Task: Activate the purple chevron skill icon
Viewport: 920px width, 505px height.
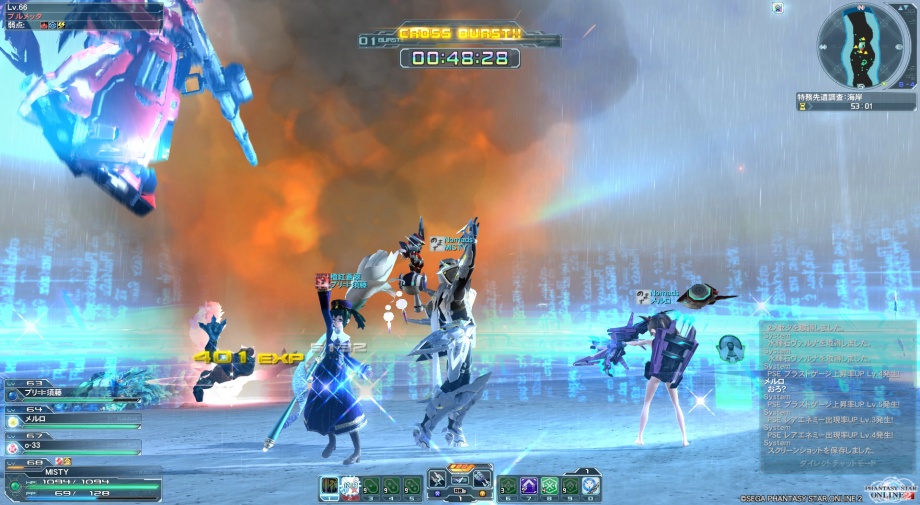Action: [x=529, y=486]
